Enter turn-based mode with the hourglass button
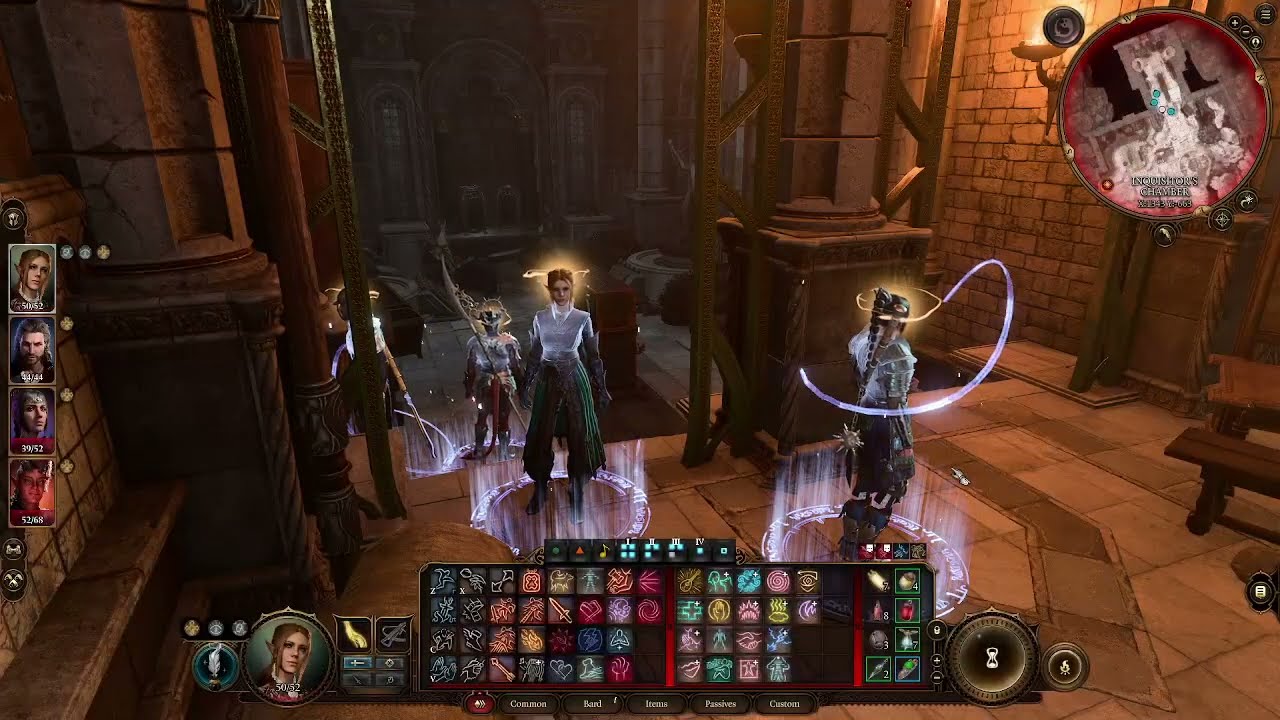Image resolution: width=1280 pixels, height=720 pixels. (992, 658)
